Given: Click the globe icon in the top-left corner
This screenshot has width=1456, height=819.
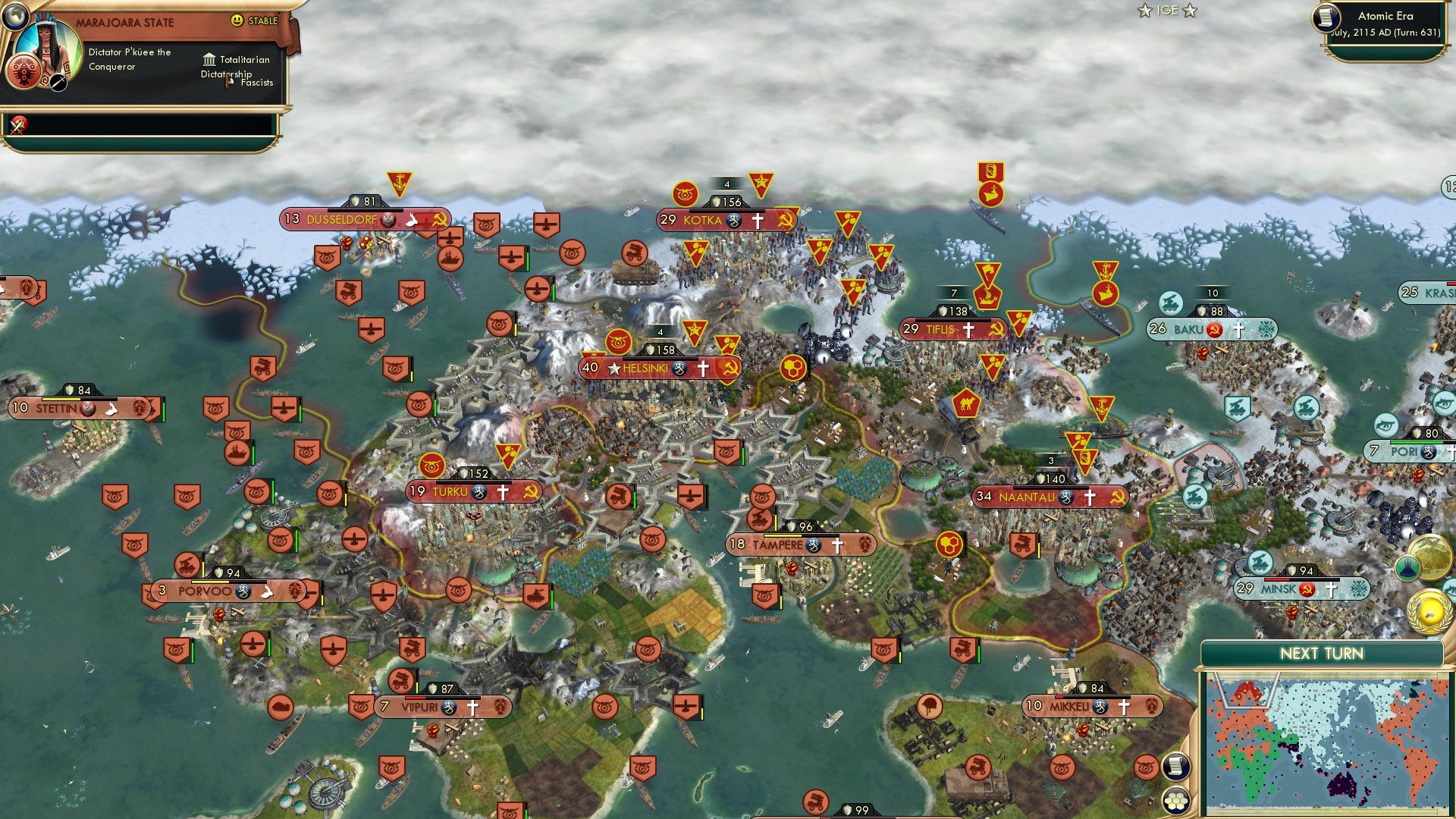Looking at the screenshot, I should tap(17, 17).
